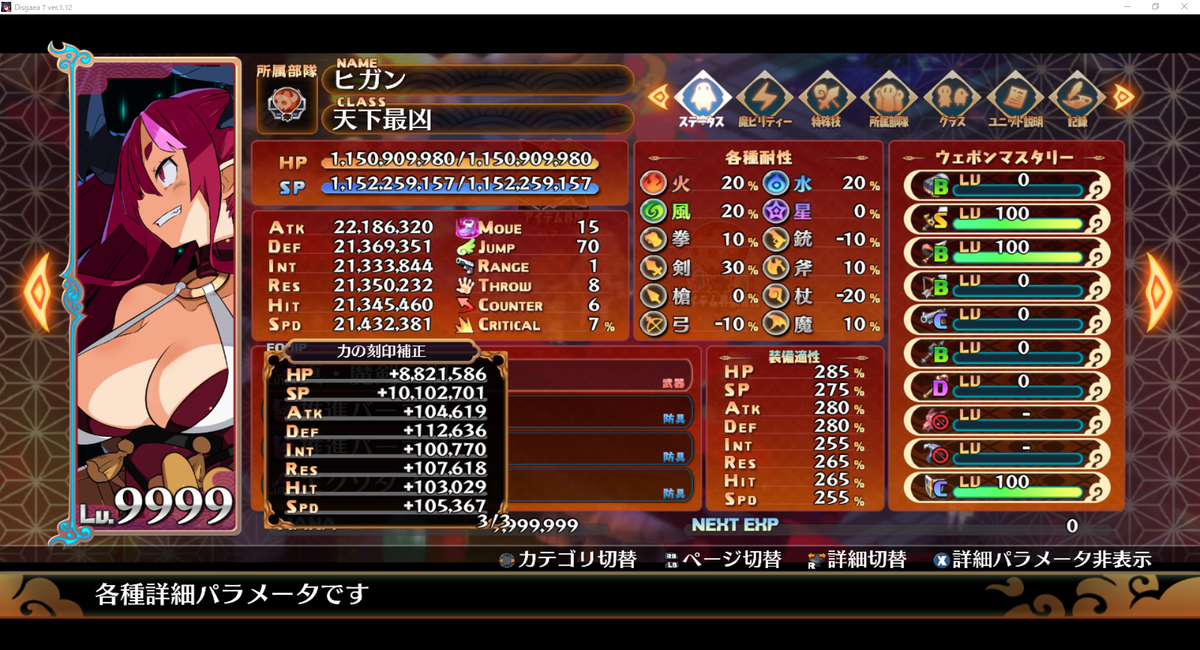Screen dimensions: 1200x650
Task: Open the 特殊技 special skills tab
Action: point(827,99)
